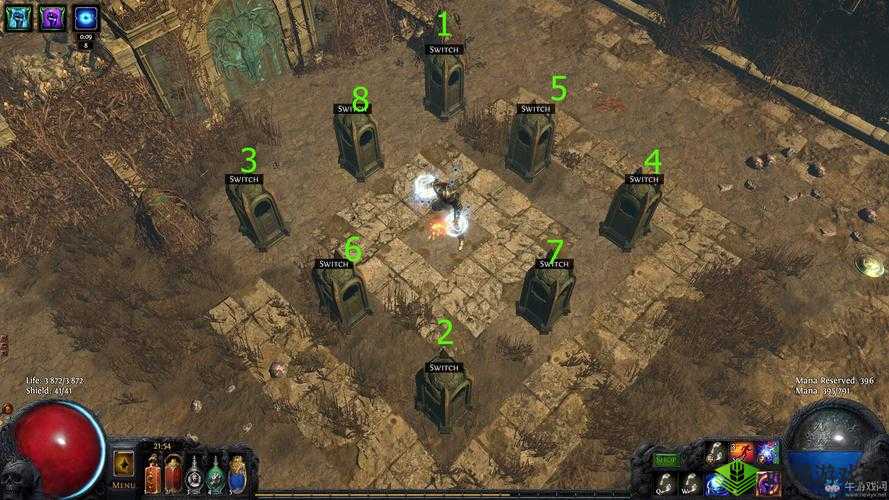
Task: Click the purple golem buff icon
Action: coord(52,17)
